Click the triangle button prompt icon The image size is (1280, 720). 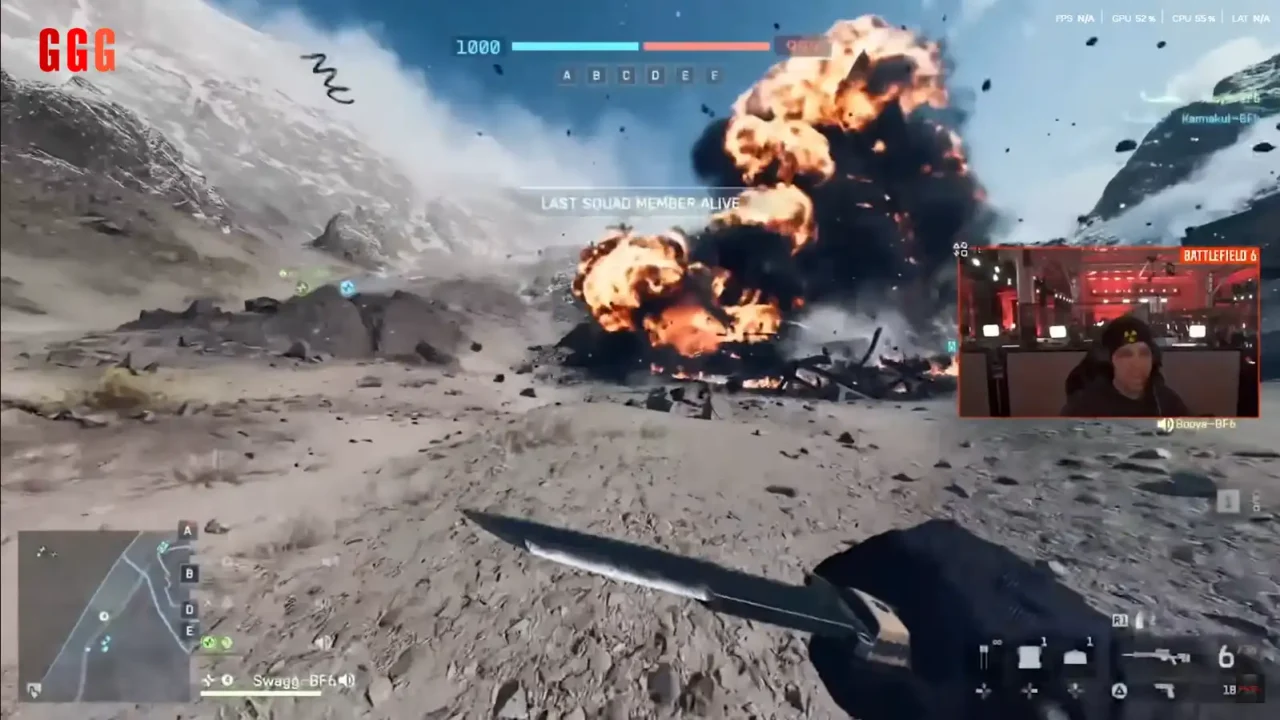pyautogui.click(x=1118, y=690)
